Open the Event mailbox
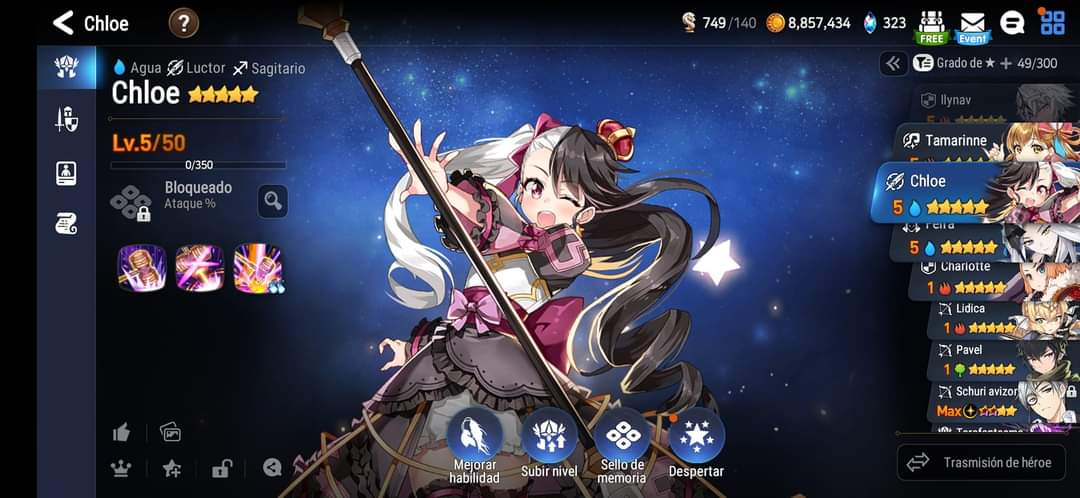Screen dimensions: 1080x498 point(972,26)
